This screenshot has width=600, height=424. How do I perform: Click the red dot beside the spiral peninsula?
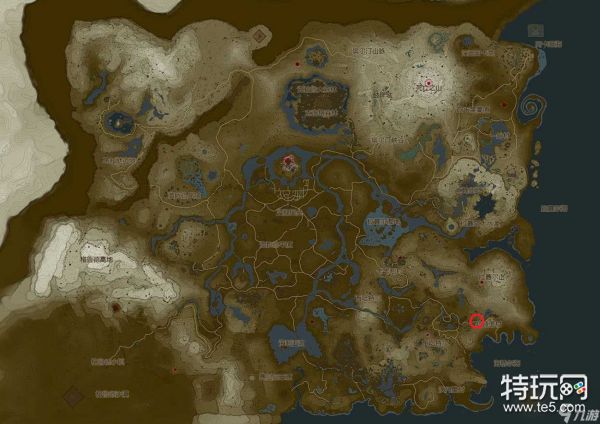coord(505,103)
